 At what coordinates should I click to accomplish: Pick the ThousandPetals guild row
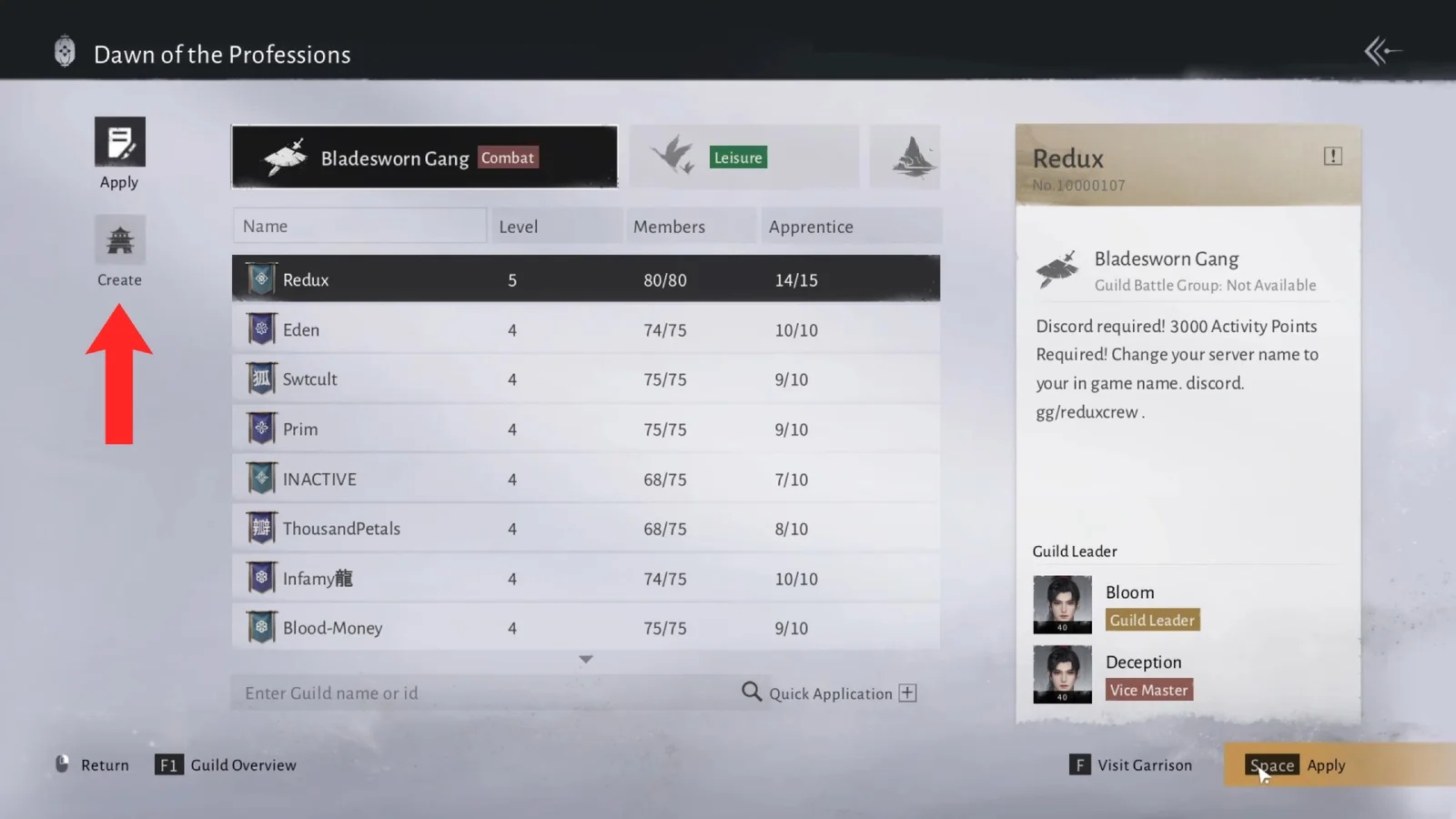pyautogui.click(x=585, y=529)
